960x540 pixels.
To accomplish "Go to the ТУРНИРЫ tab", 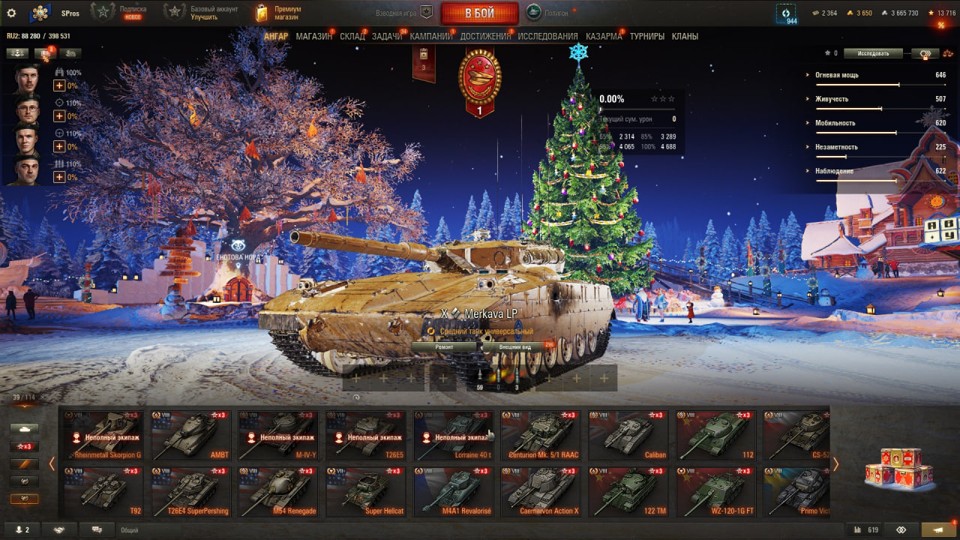I will click(647, 36).
